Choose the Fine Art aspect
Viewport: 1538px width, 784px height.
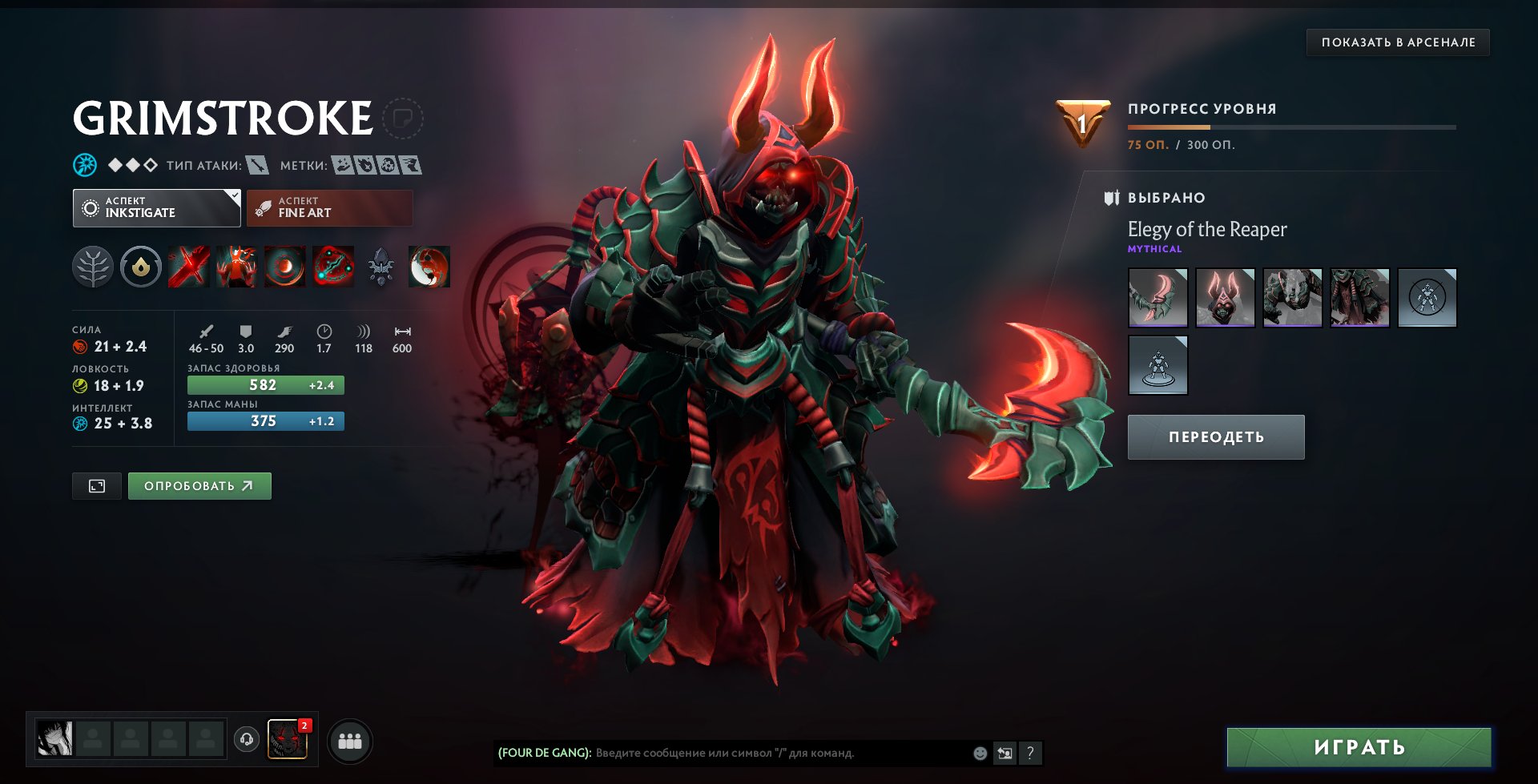(329, 207)
